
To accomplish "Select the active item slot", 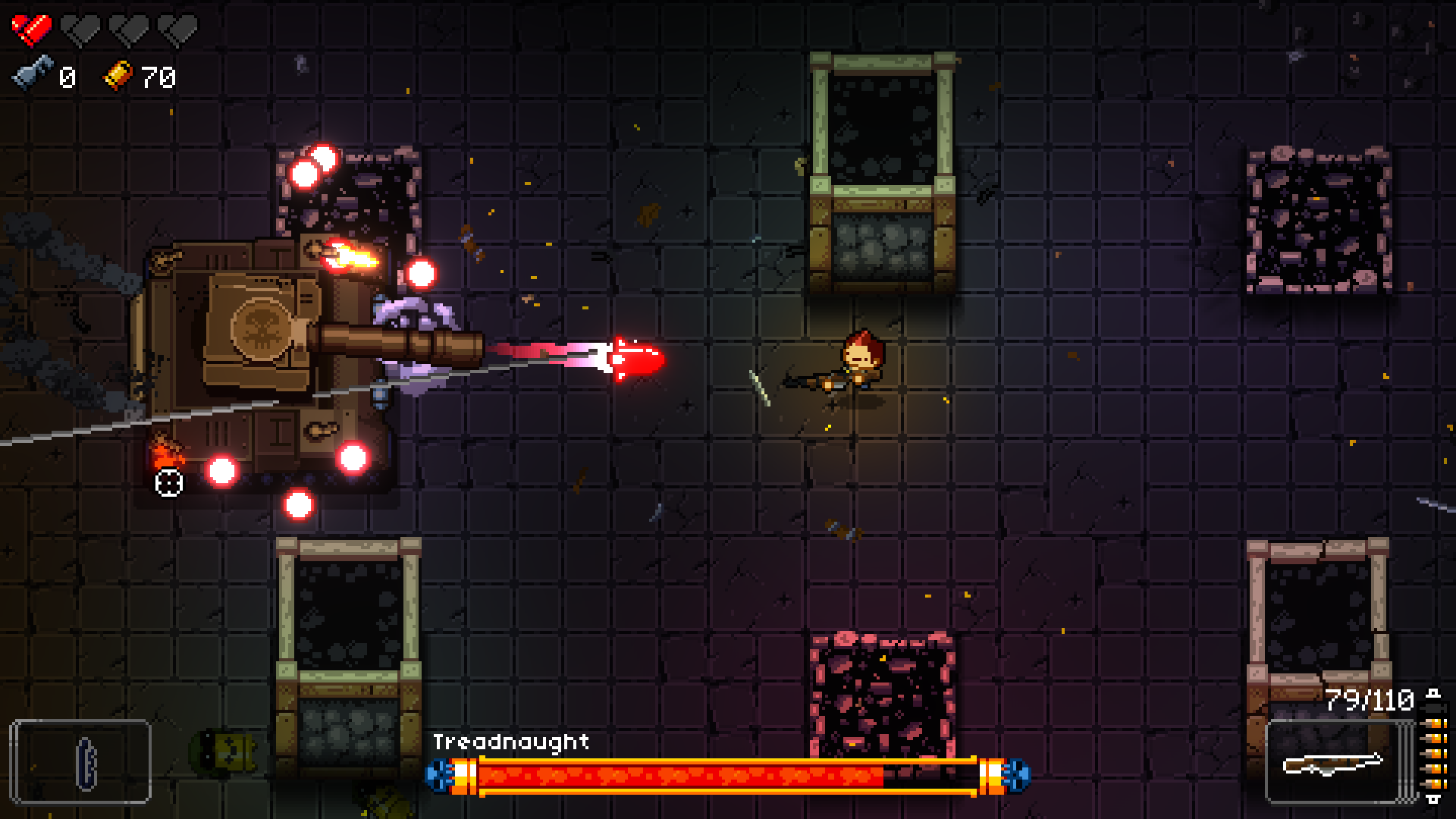I will [x=80, y=761].
